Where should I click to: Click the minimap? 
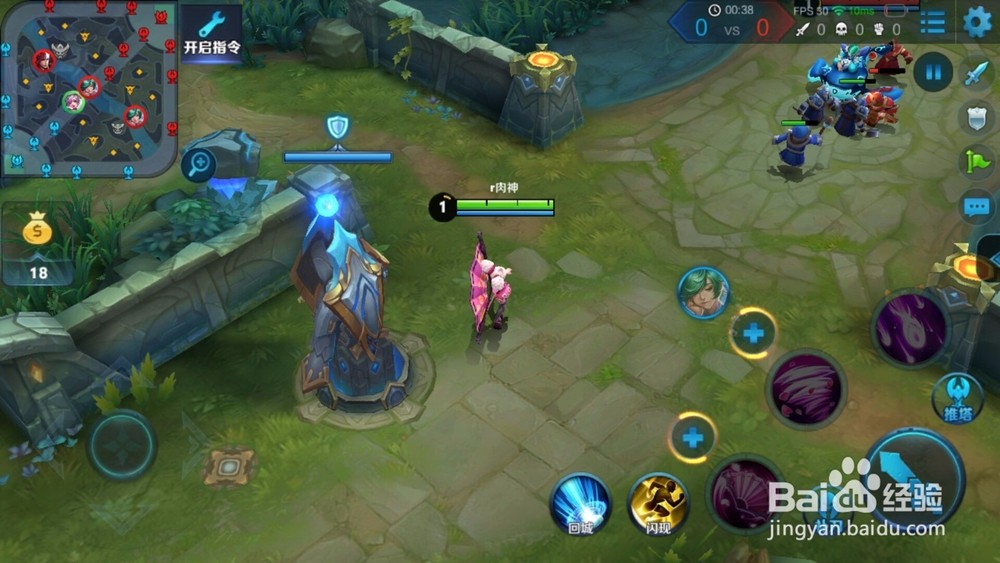89,88
